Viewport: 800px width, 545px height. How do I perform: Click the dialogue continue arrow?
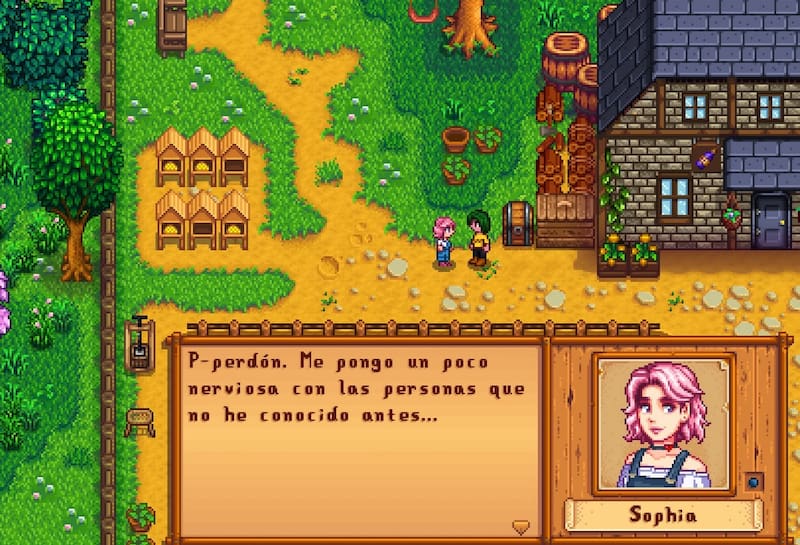click(519, 526)
